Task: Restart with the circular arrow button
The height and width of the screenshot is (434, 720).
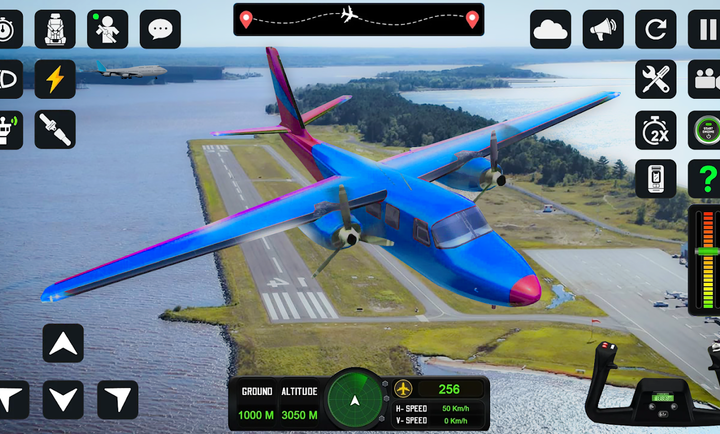Action: pyautogui.click(x=655, y=29)
